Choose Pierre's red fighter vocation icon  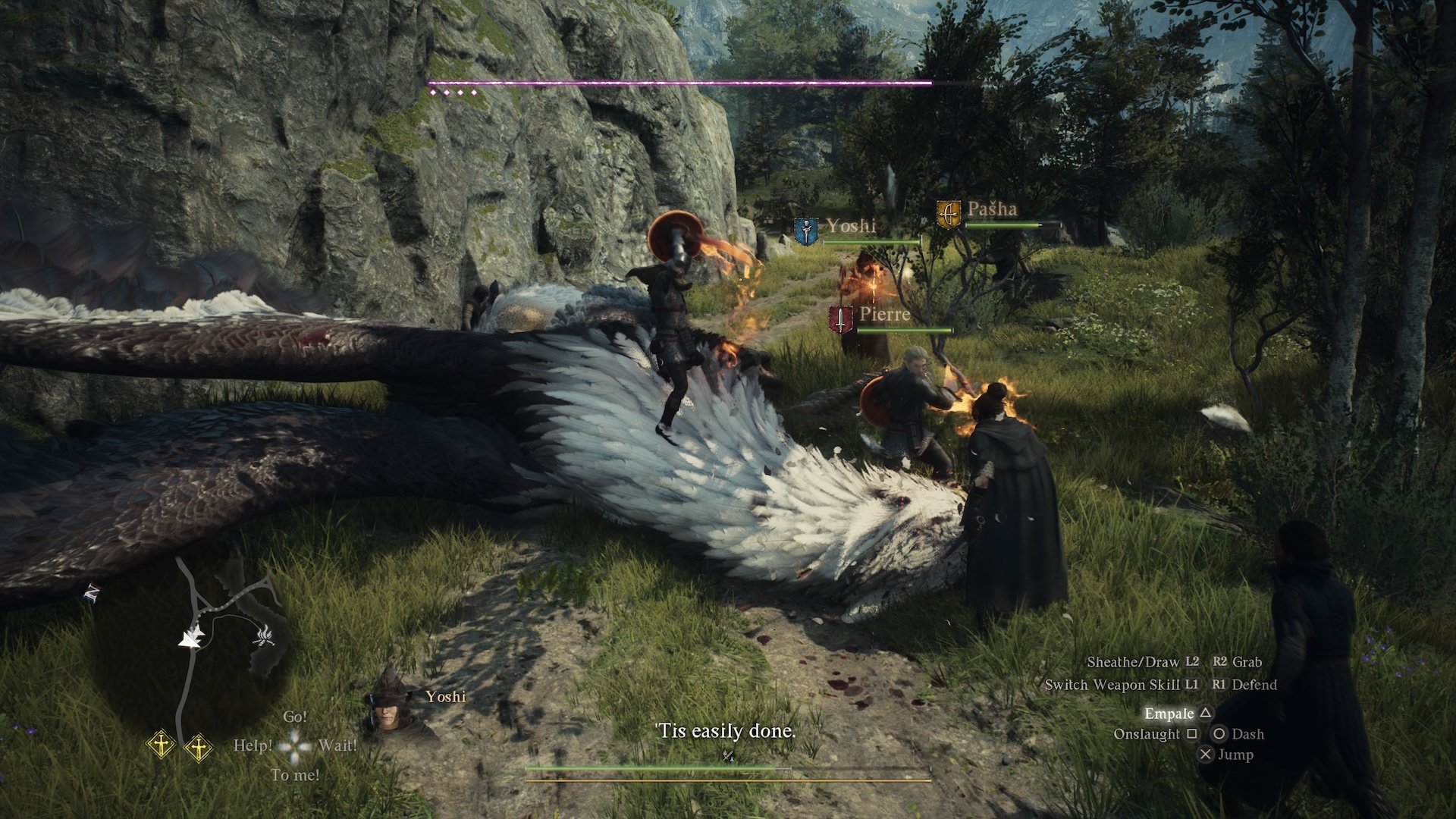pos(840,320)
